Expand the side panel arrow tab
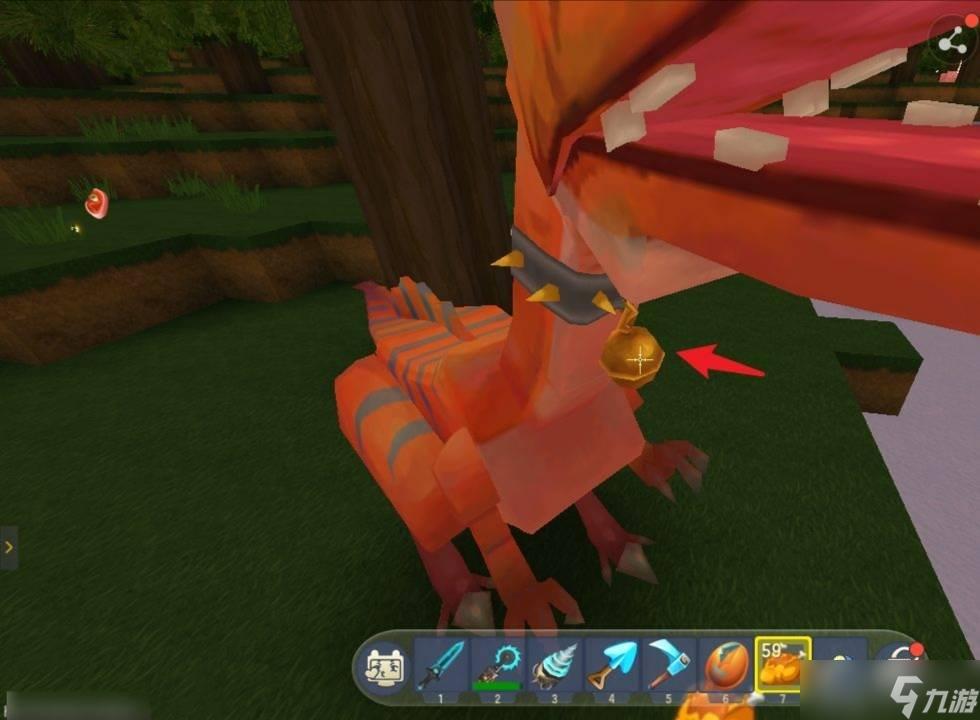This screenshot has height=720, width=980. [8, 548]
